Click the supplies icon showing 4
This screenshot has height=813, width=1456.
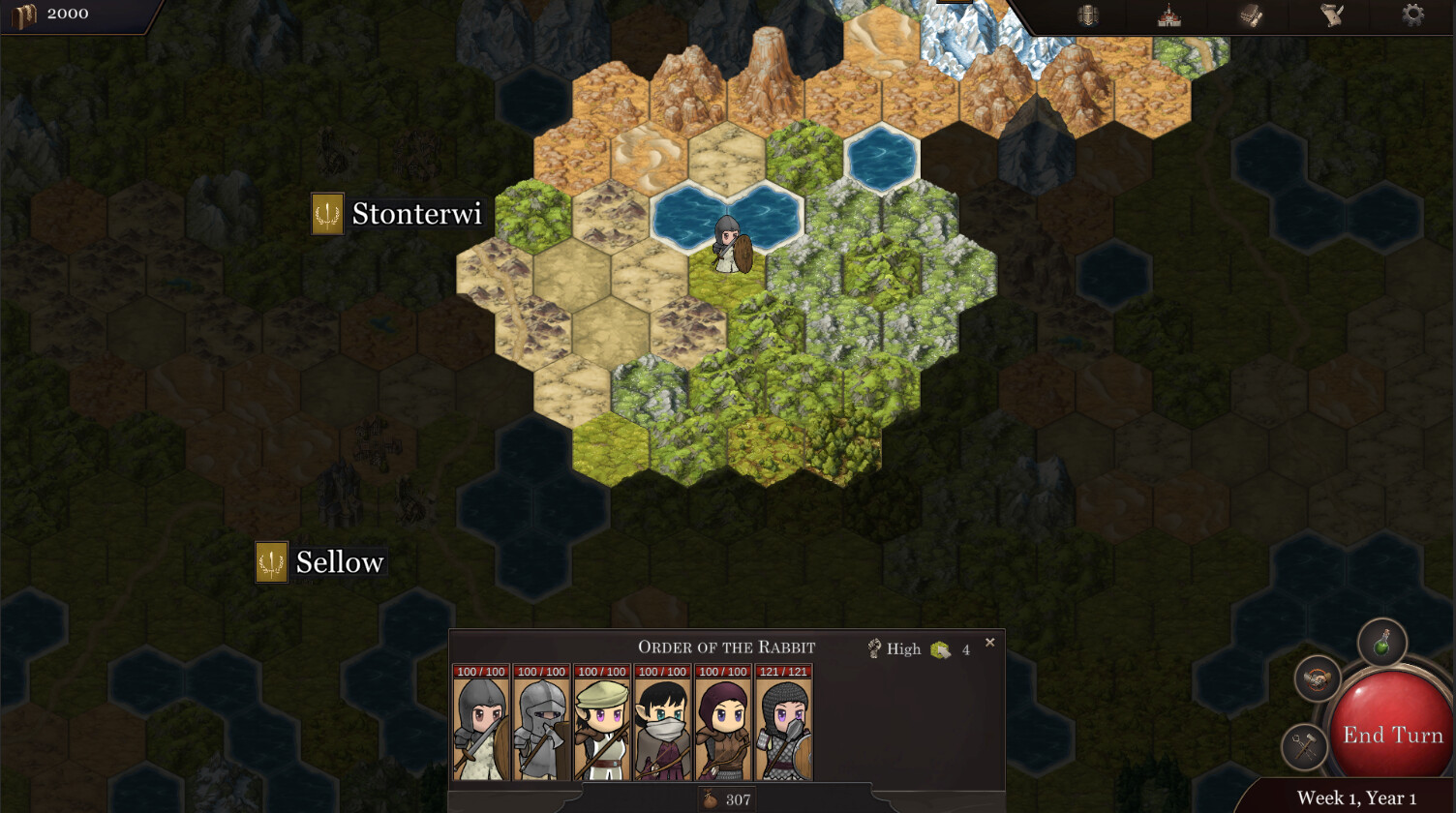point(939,648)
